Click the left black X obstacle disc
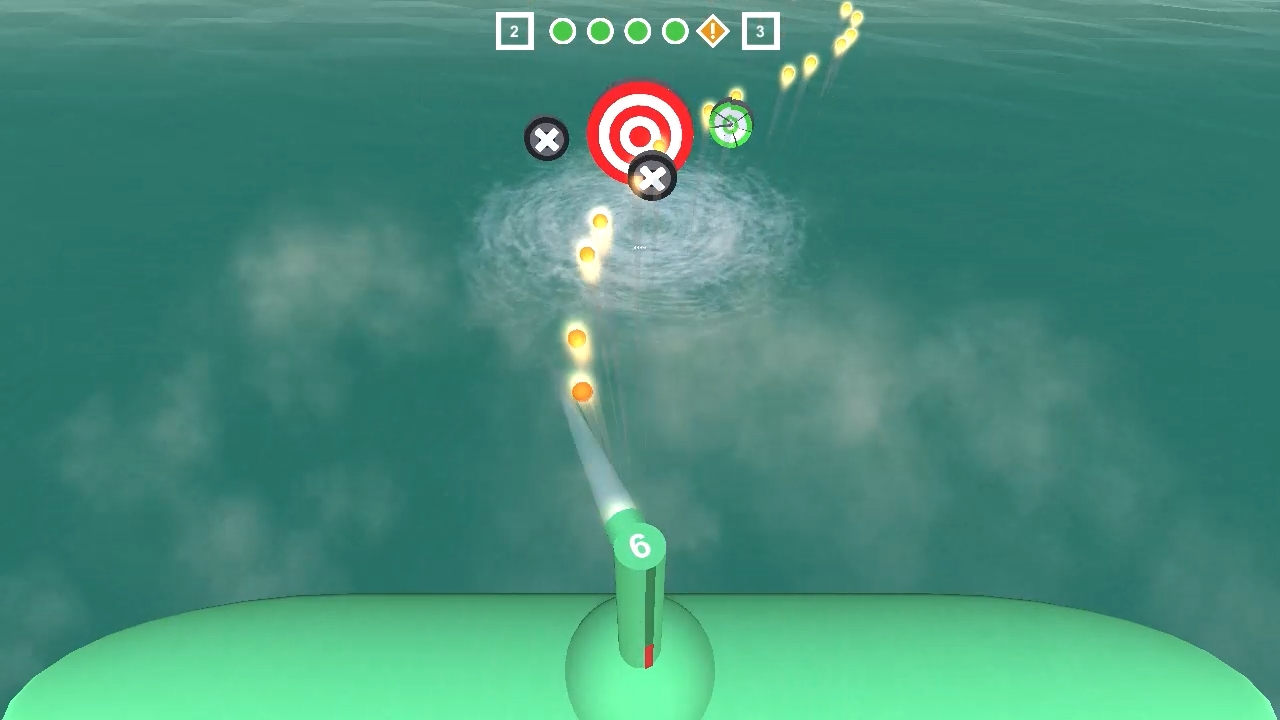Image resolution: width=1280 pixels, height=720 pixels. [546, 139]
